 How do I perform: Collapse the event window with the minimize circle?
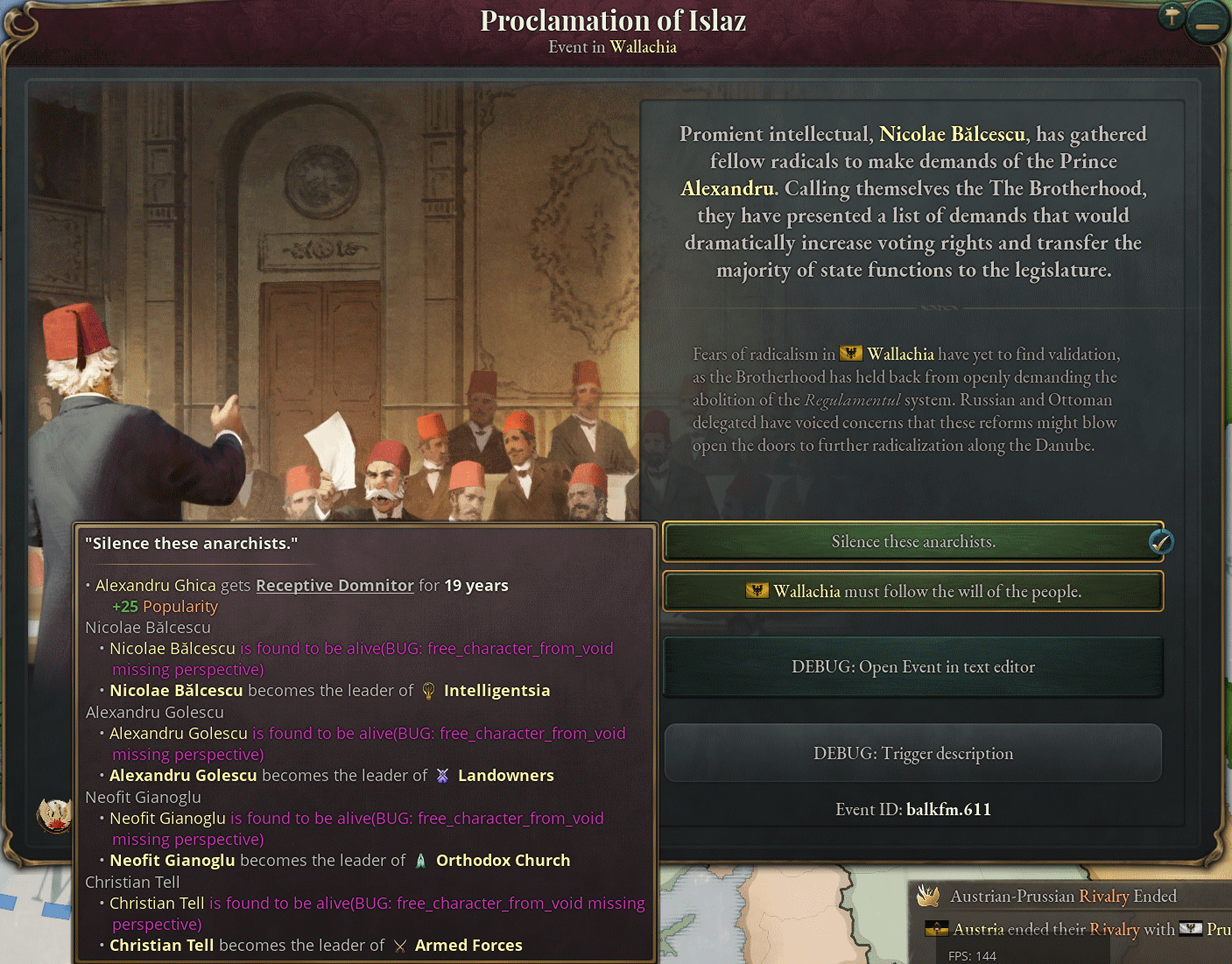pos(1207,21)
